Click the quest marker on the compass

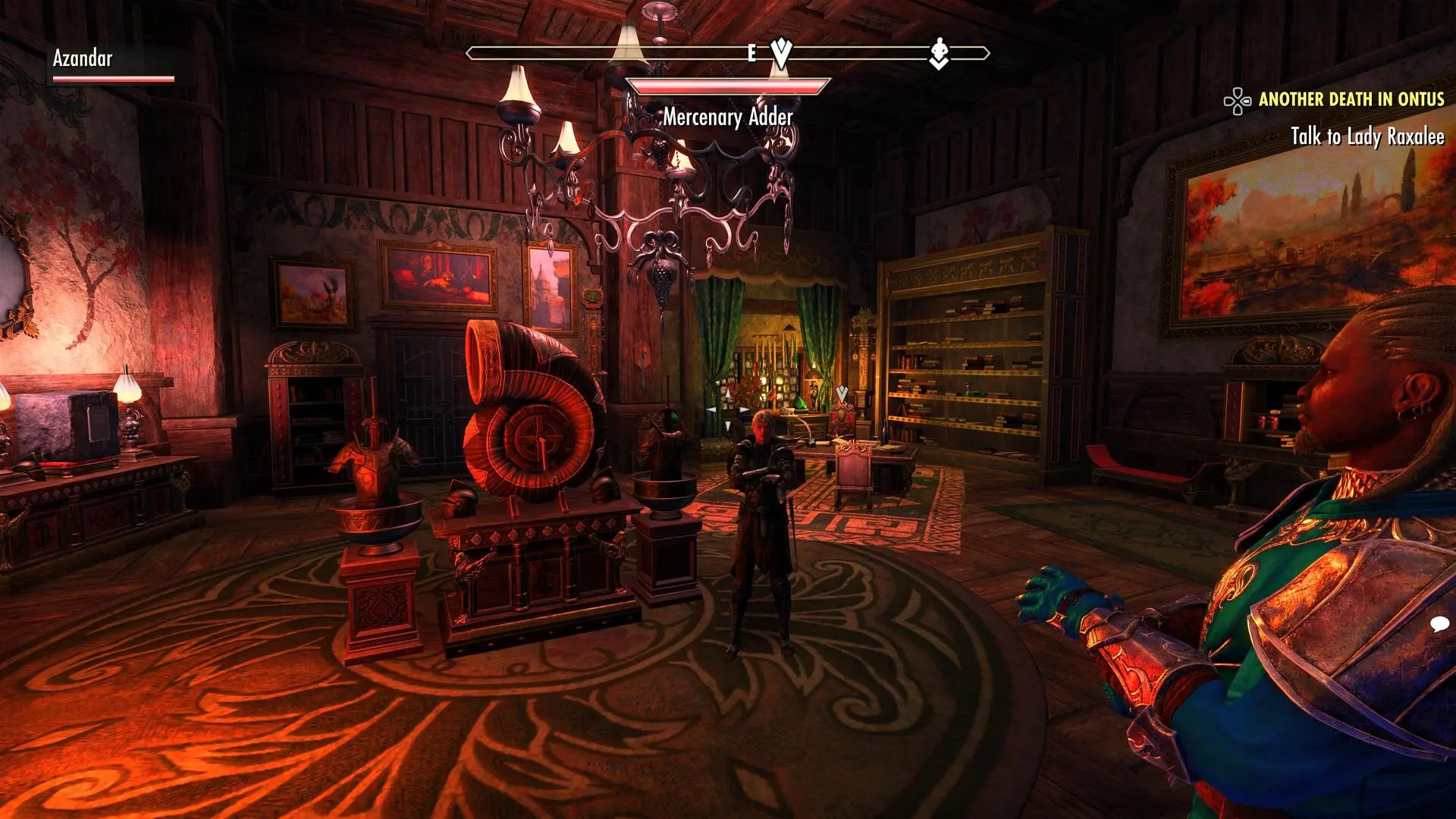(x=781, y=52)
